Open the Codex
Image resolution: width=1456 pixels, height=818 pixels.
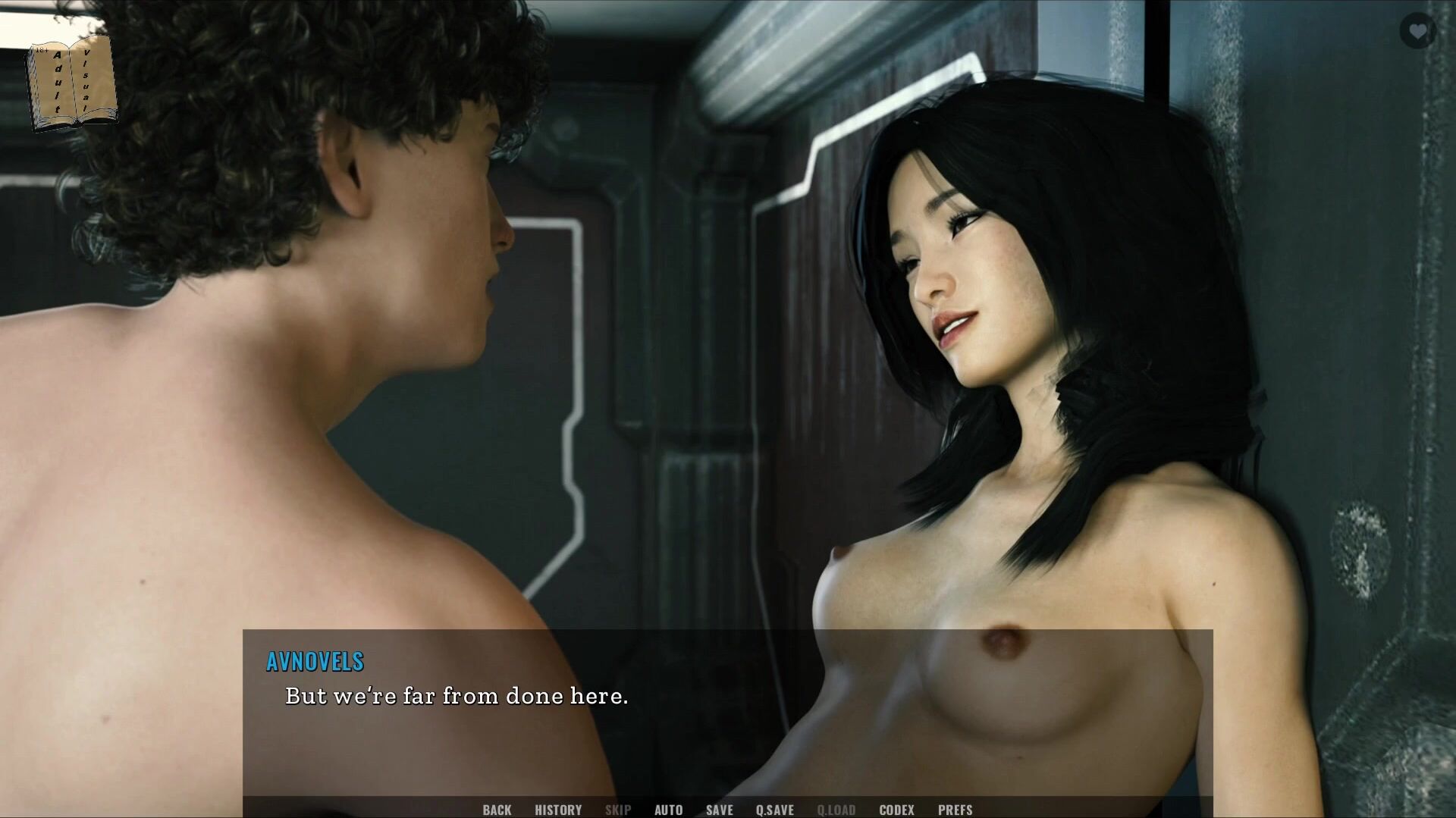[896, 810]
